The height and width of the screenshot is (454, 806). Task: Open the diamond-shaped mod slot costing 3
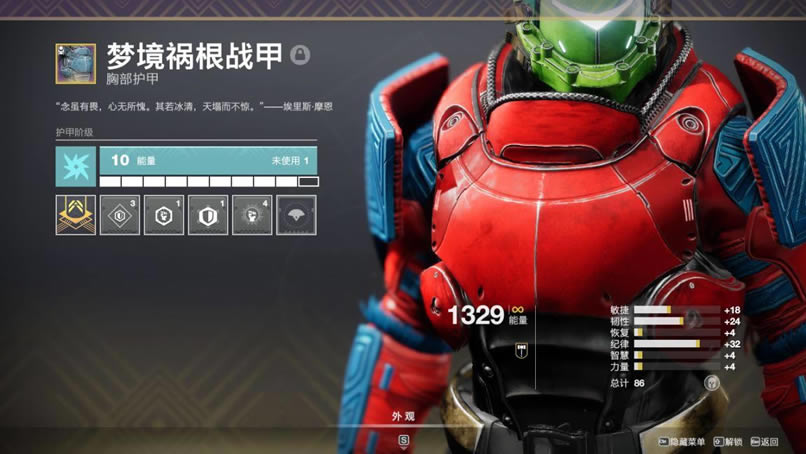(x=120, y=215)
